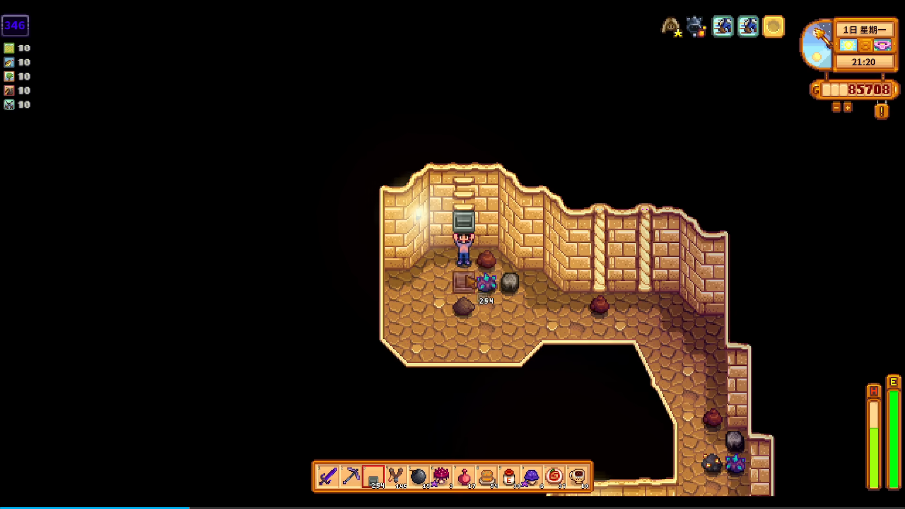Screen dimensions: 905x509
Task: Open the journal exclamation mark icon
Action: coord(881,110)
